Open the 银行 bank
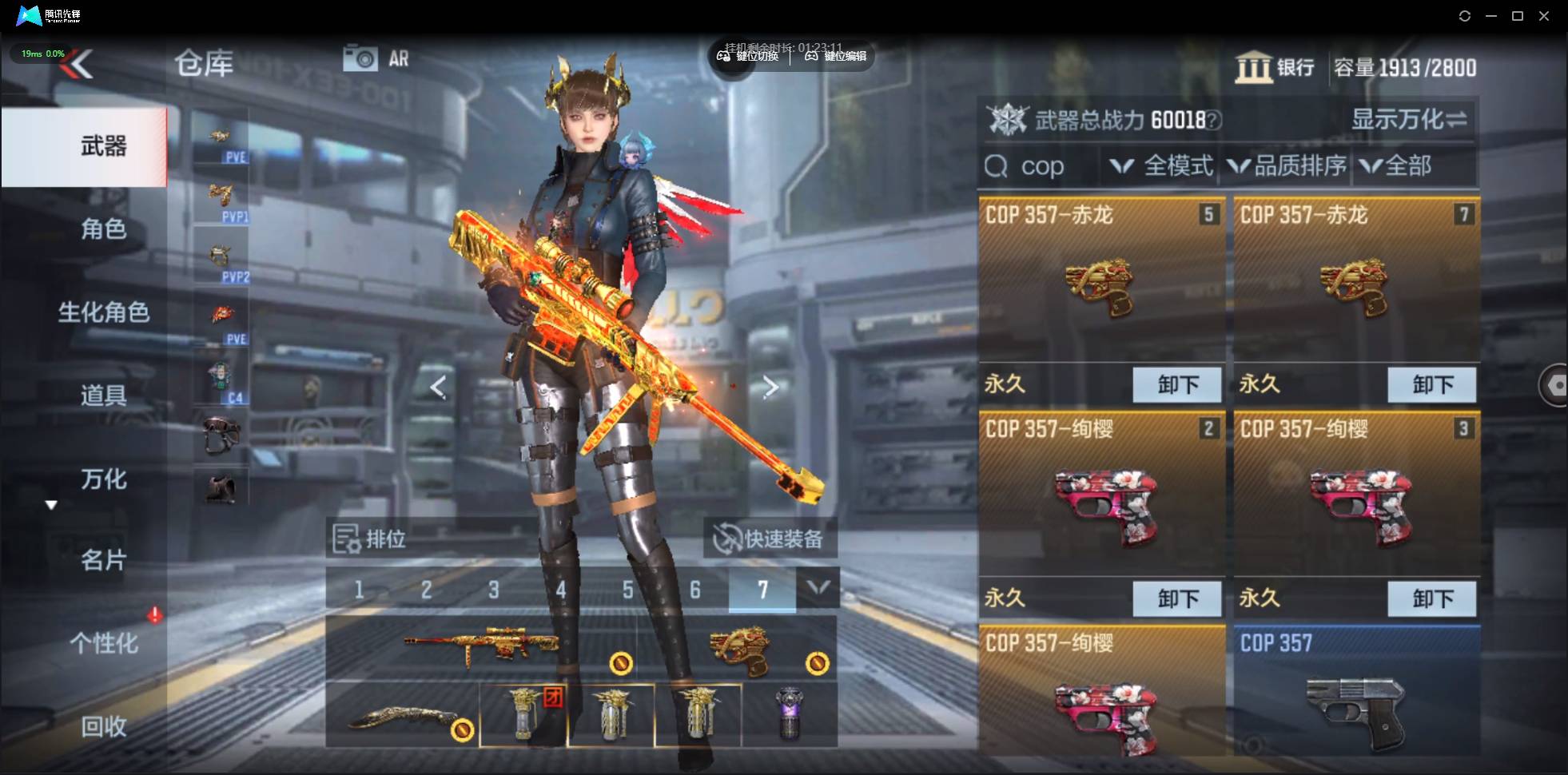This screenshot has height=775, width=1568. (1275, 68)
